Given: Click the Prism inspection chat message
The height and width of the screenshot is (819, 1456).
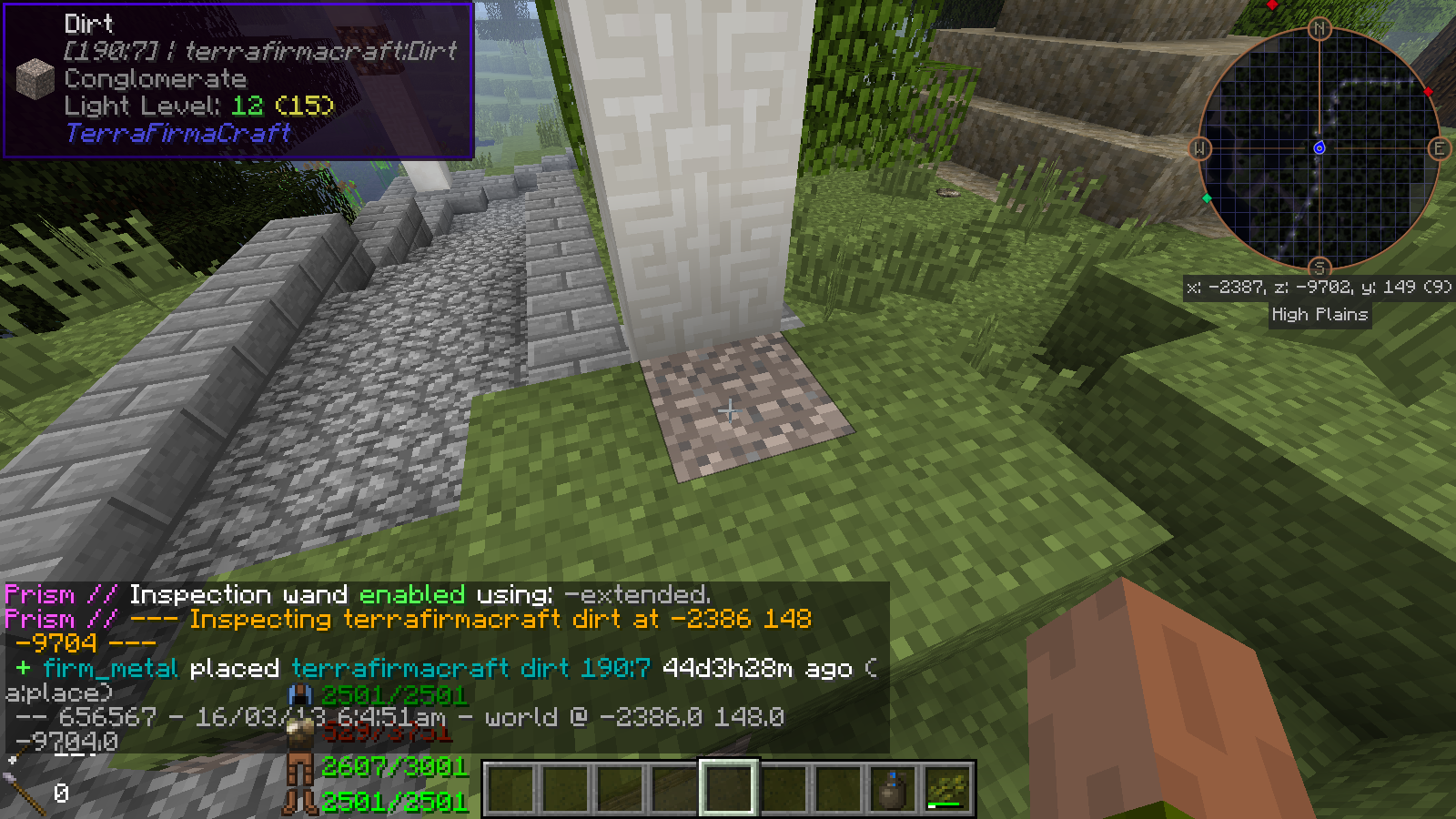Looking at the screenshot, I should [408, 619].
